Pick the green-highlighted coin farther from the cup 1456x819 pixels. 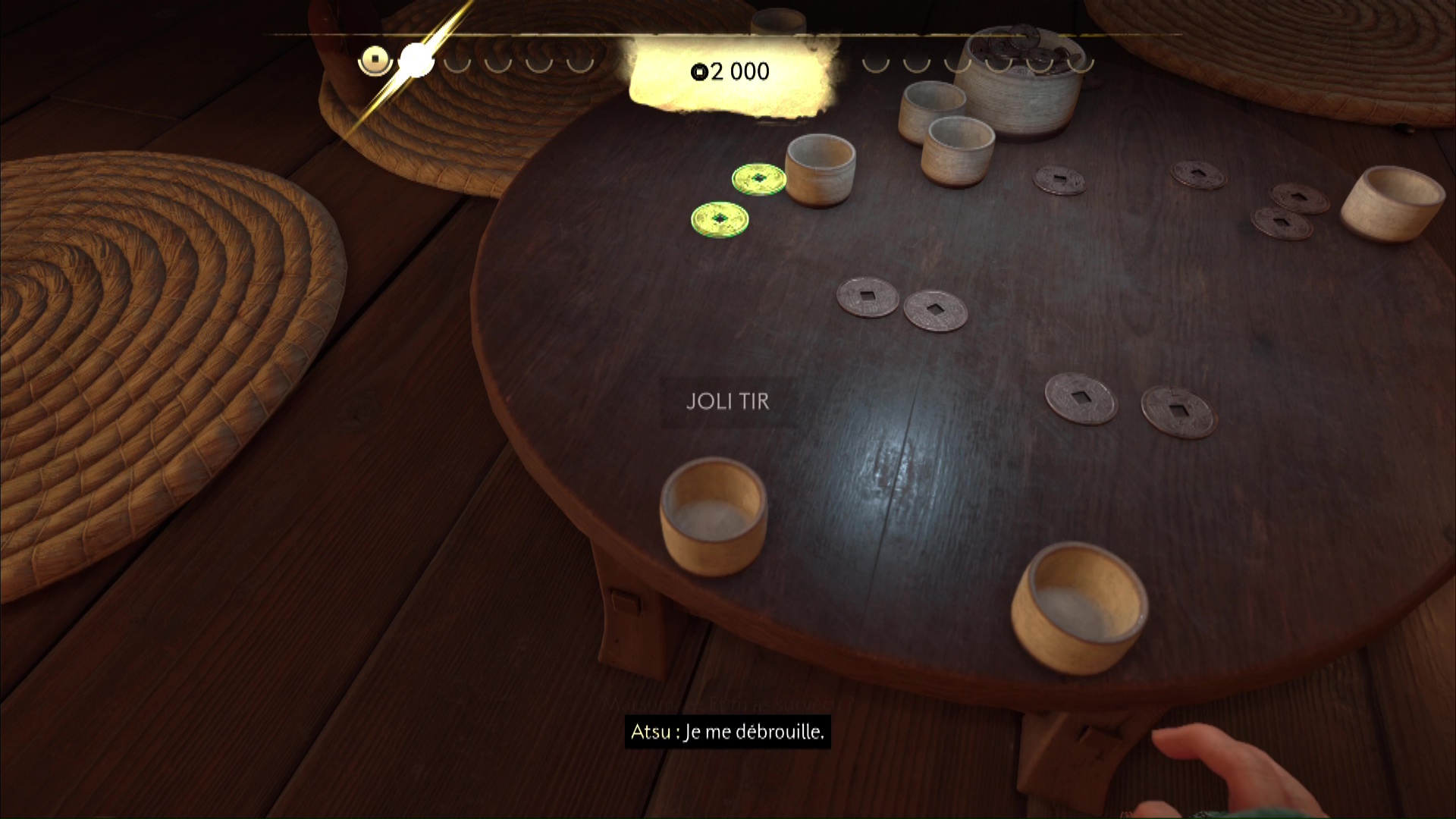coord(719,219)
